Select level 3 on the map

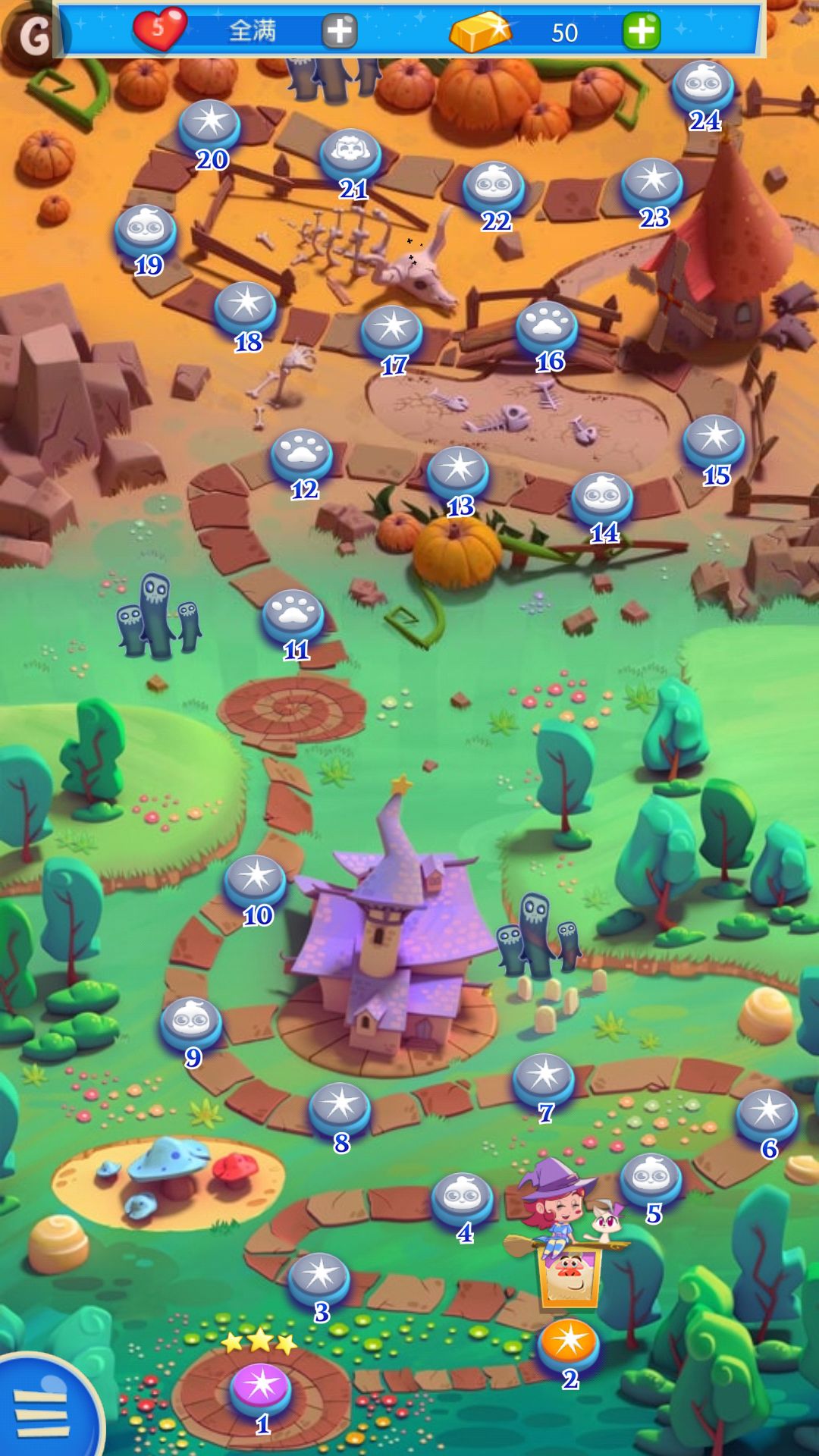point(319,1276)
